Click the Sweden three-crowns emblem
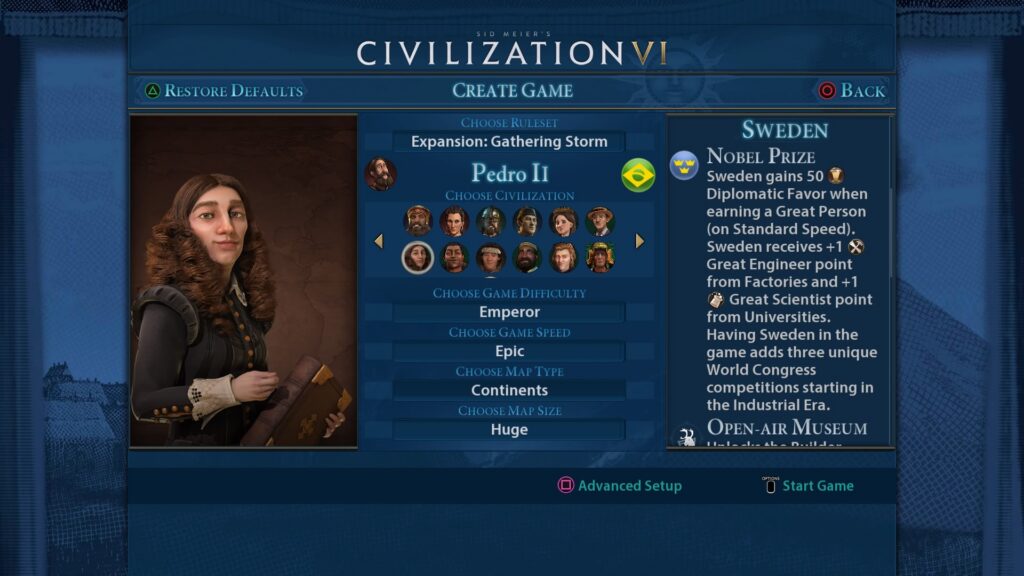 [684, 164]
